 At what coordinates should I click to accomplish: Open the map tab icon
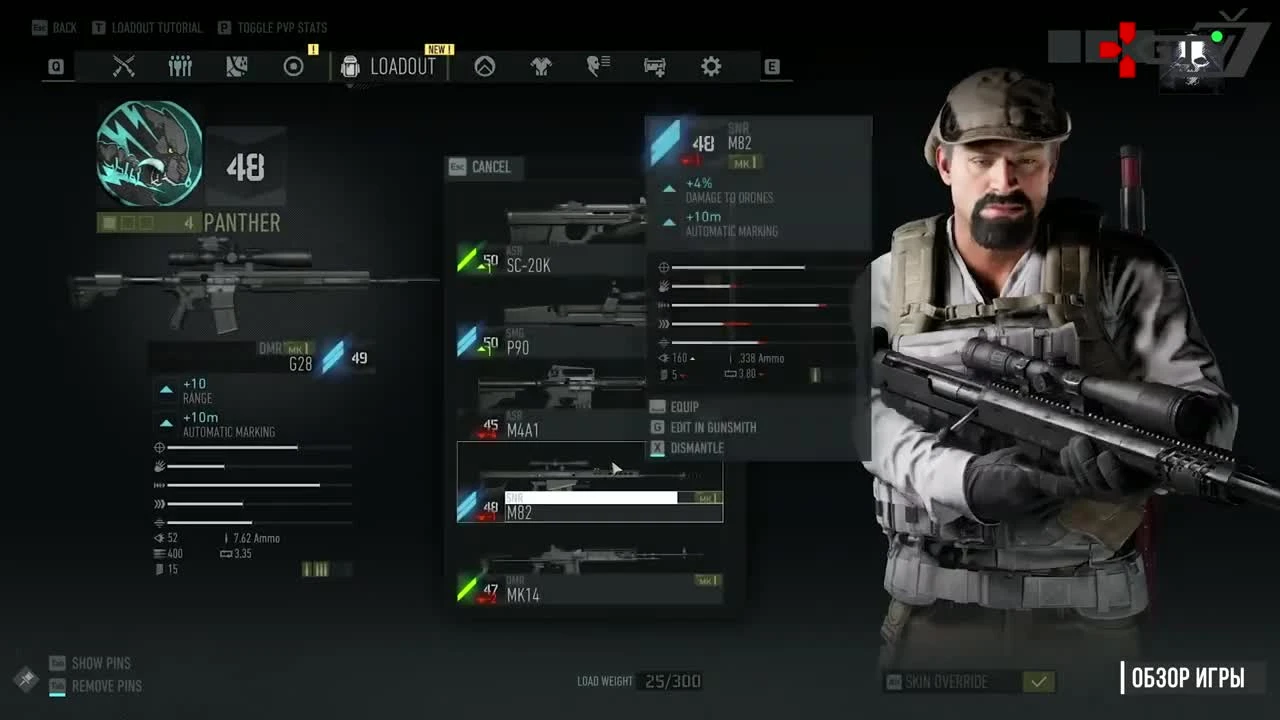pyautogui.click(x=236, y=66)
